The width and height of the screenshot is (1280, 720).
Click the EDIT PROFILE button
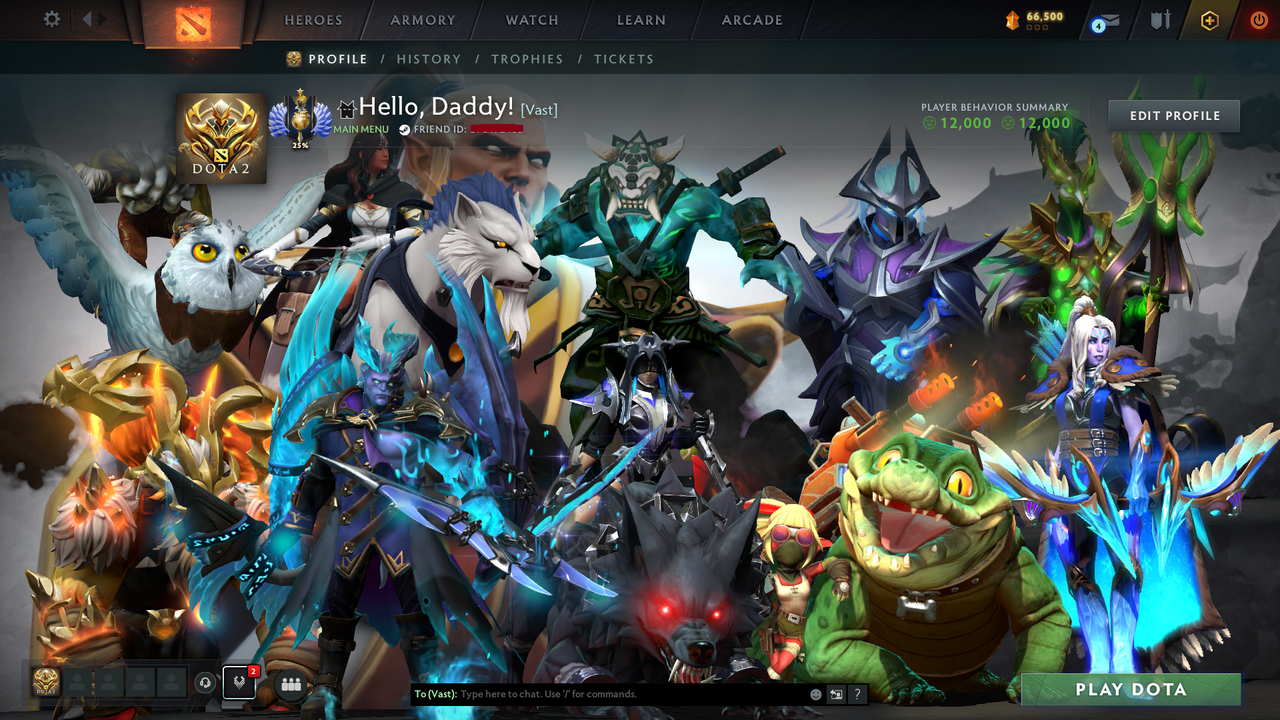pos(1172,115)
